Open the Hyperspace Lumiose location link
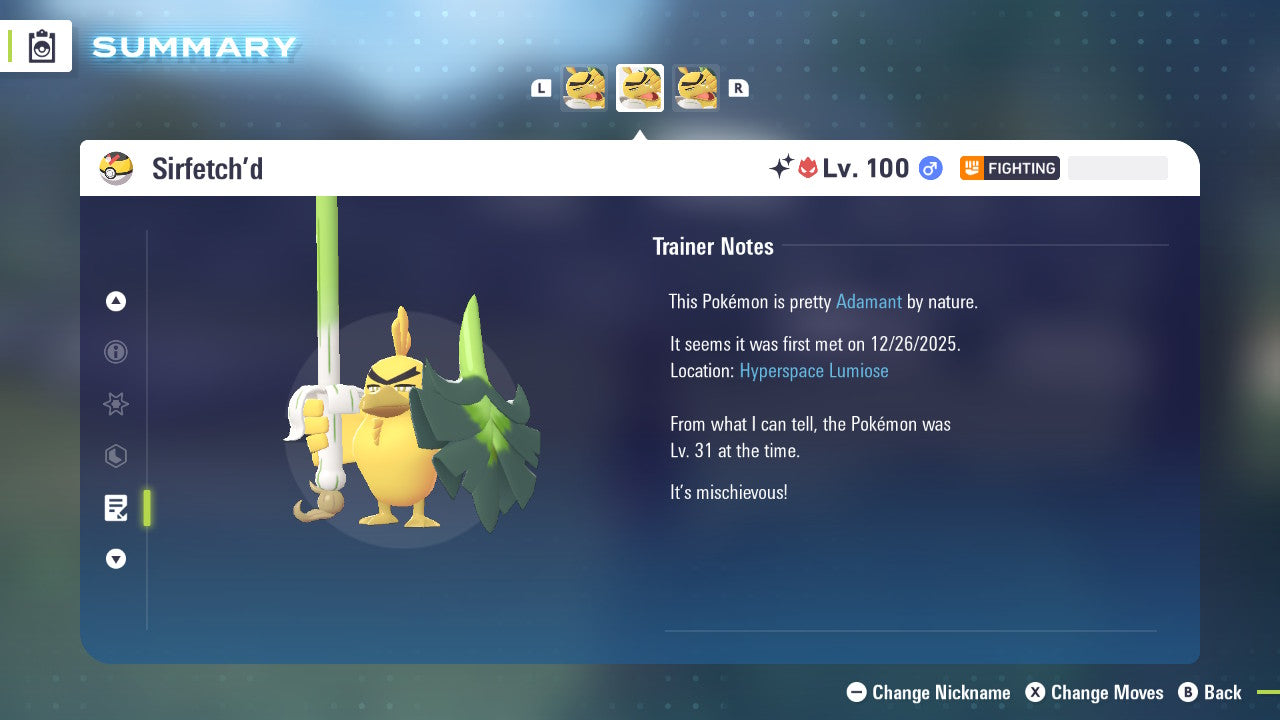Image resolution: width=1280 pixels, height=720 pixels. click(x=814, y=370)
